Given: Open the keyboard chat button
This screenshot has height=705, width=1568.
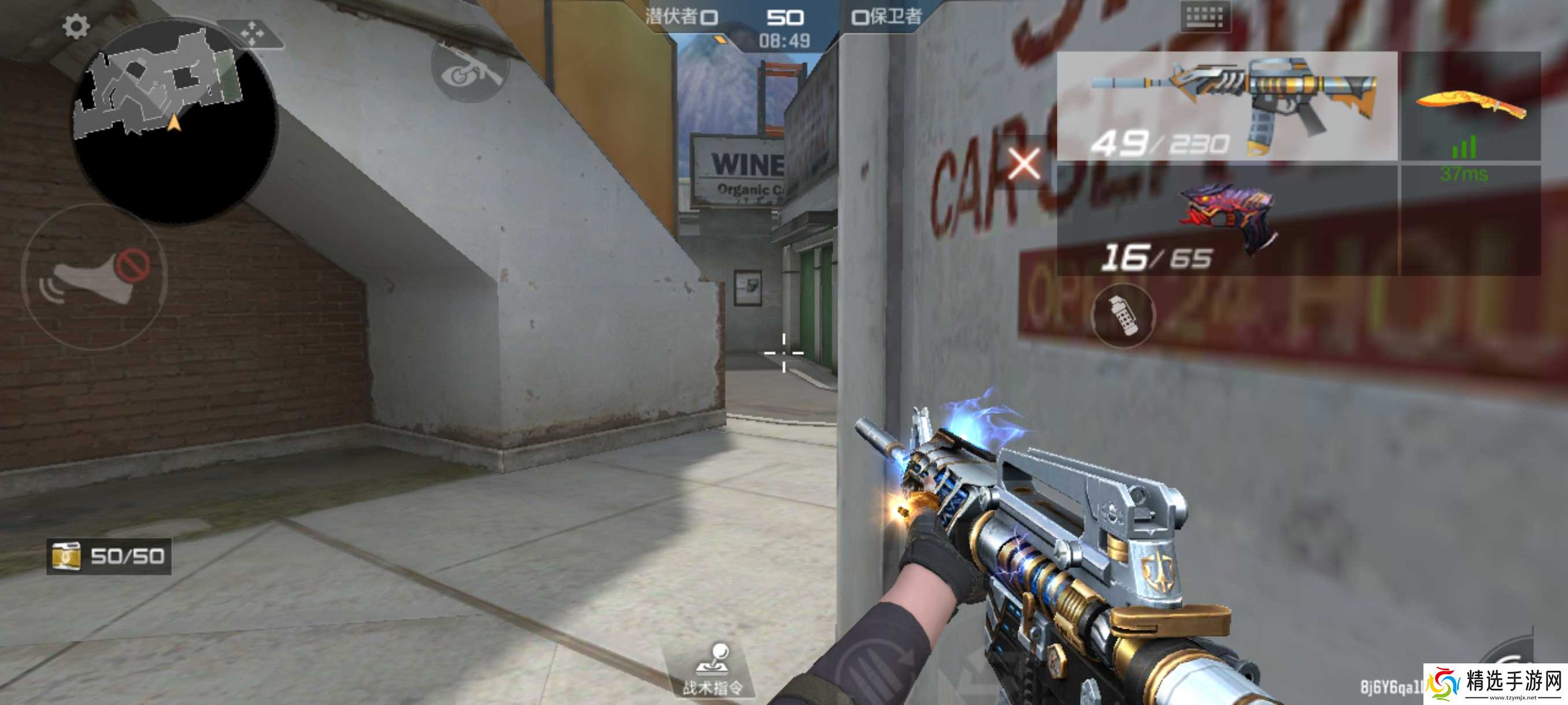Looking at the screenshot, I should click(1204, 17).
